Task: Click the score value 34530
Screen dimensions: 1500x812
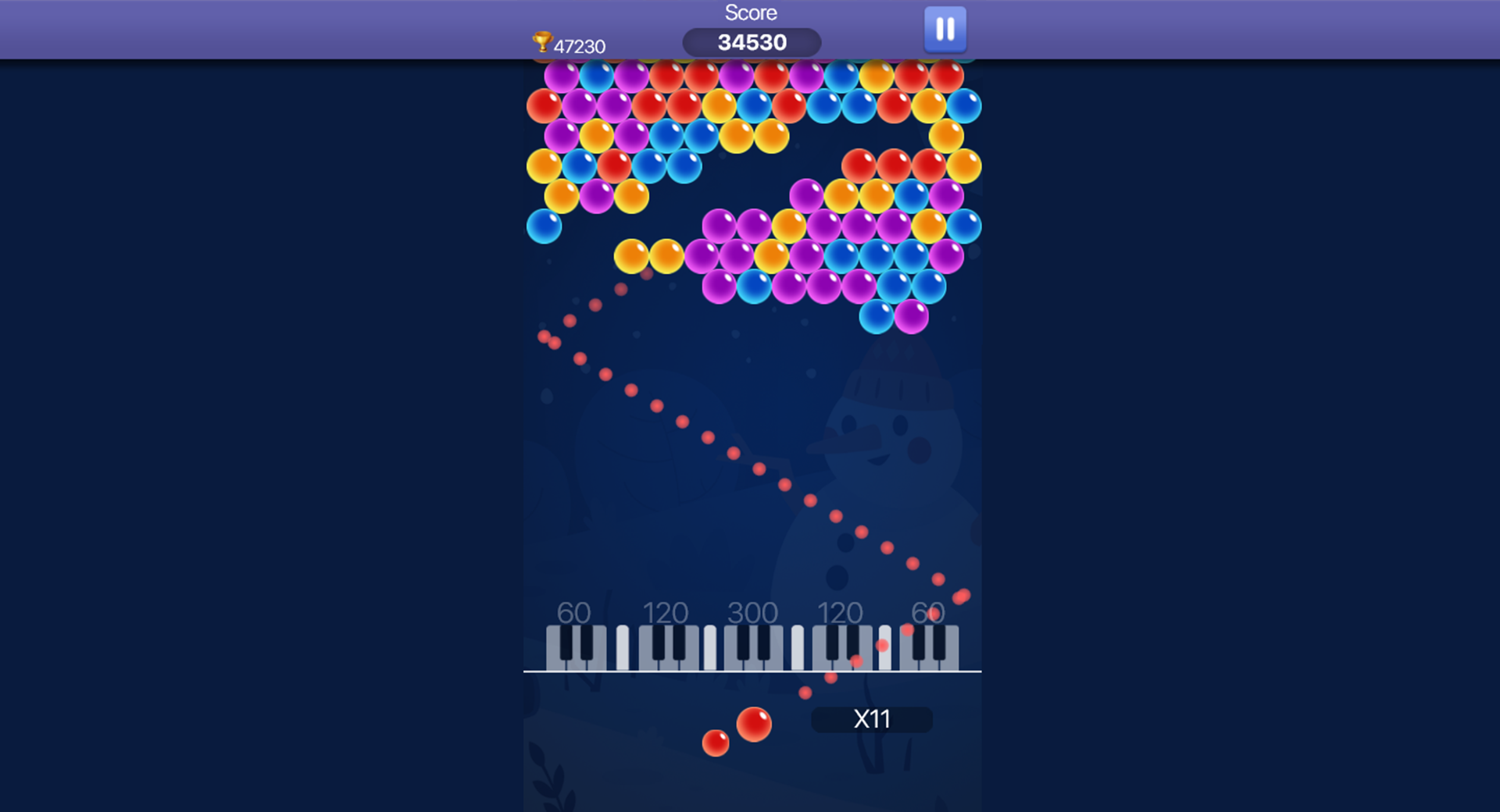Action: coord(752,42)
